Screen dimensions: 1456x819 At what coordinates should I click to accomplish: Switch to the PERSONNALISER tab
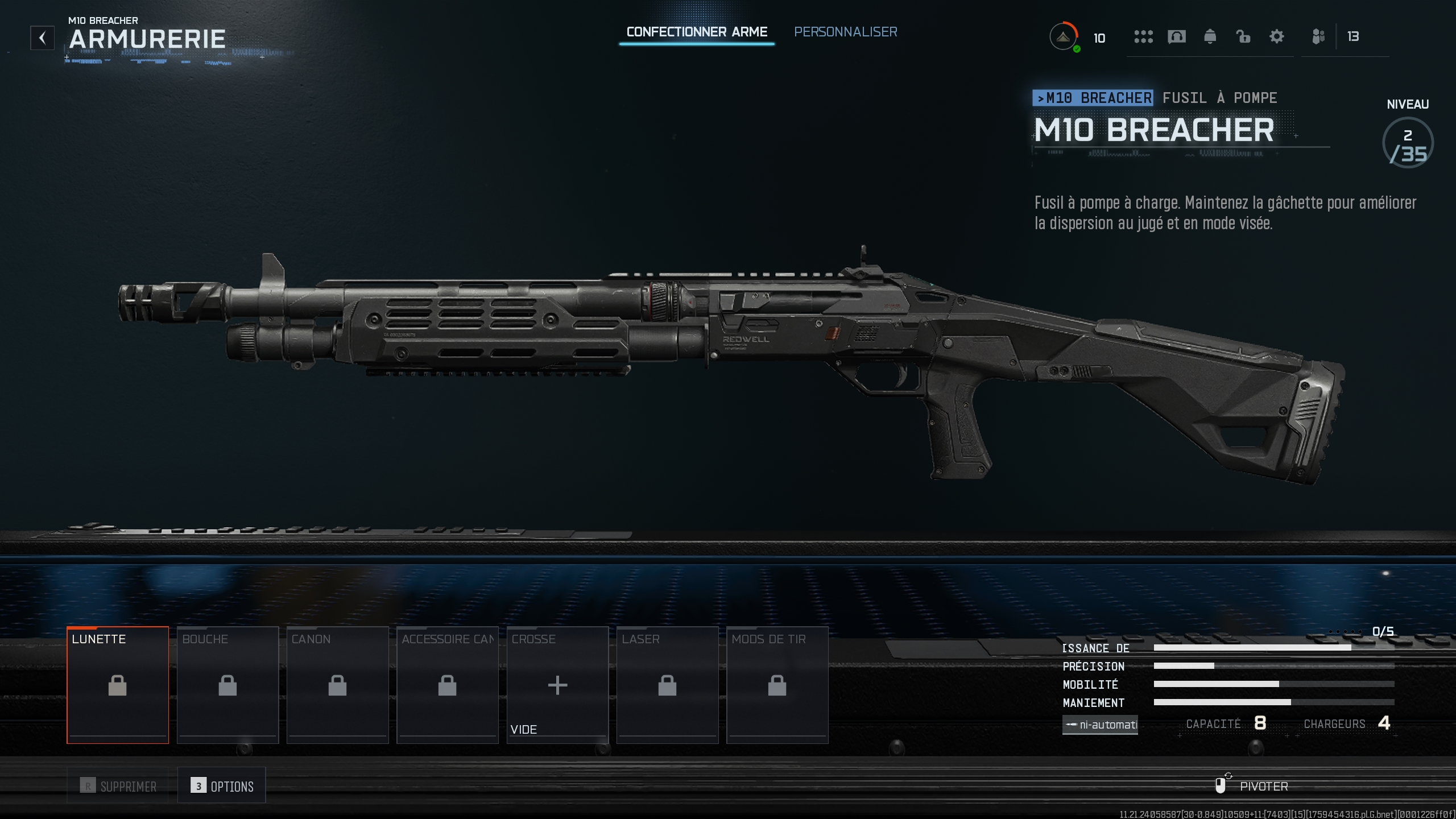(x=846, y=32)
